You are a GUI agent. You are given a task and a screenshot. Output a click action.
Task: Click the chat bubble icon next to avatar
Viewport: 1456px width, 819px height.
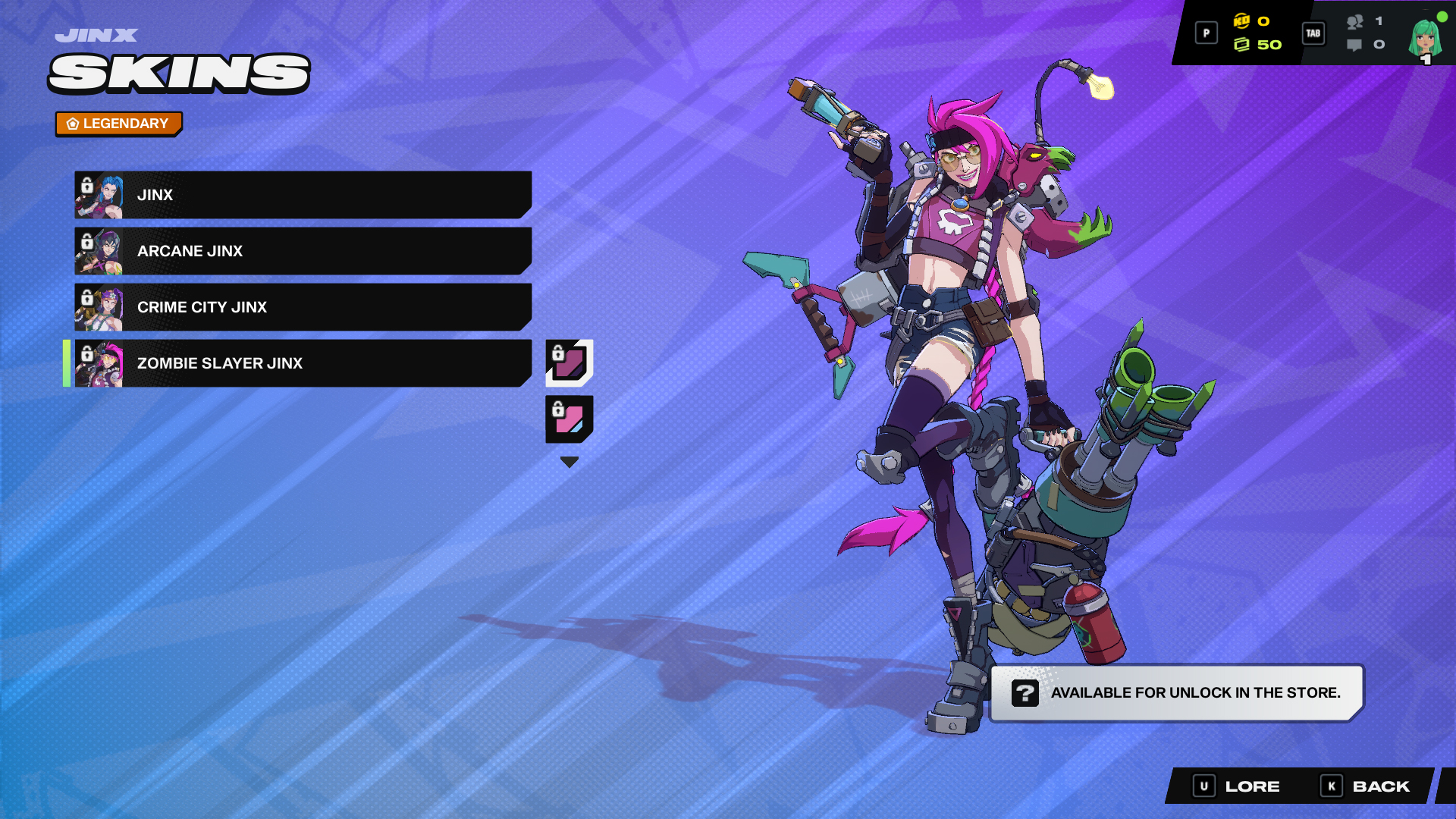tap(1354, 45)
